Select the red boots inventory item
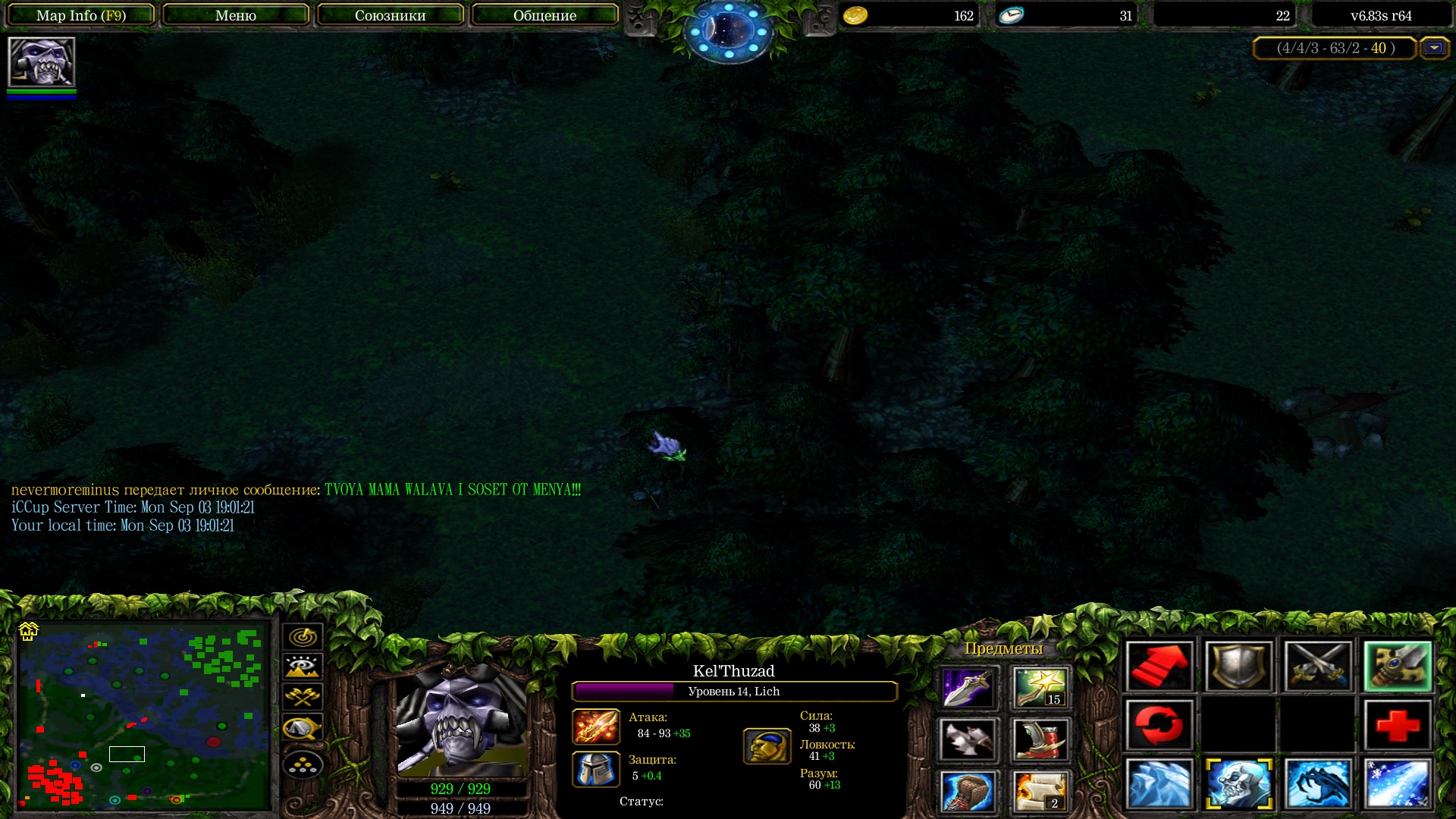 point(1040,739)
